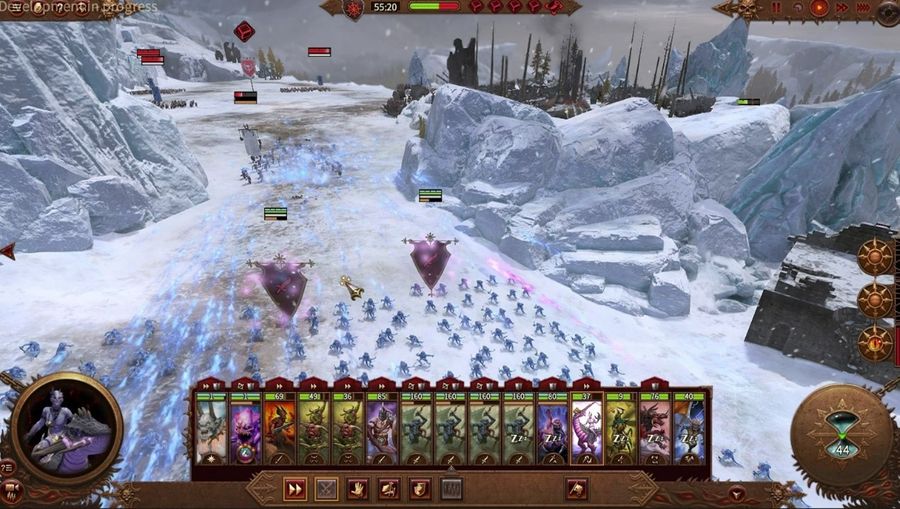Click the open-hand halt order button
Screen dimensions: 900x509
click(358, 489)
